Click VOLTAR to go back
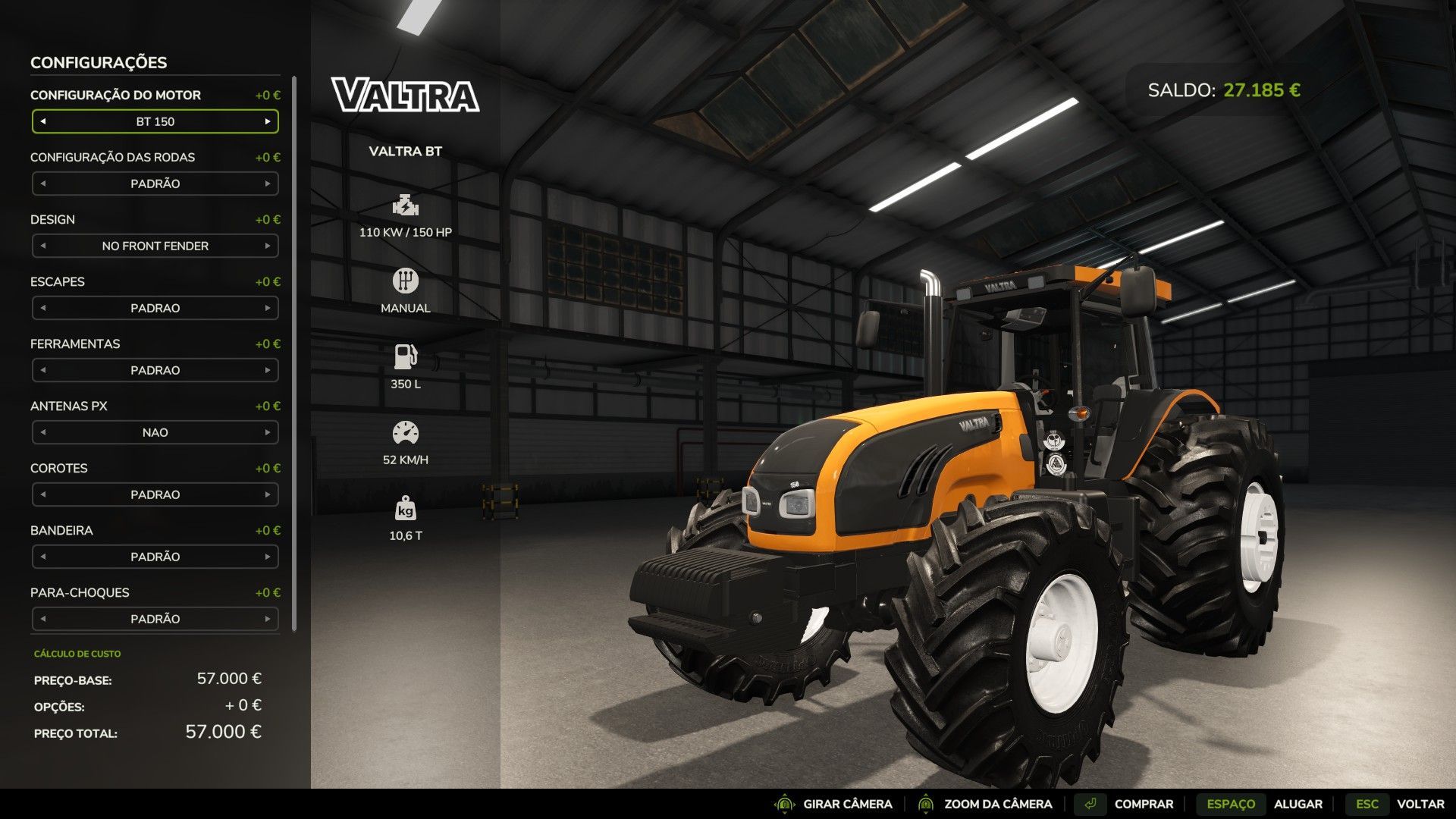The width and height of the screenshot is (1456, 819). (x=1415, y=803)
